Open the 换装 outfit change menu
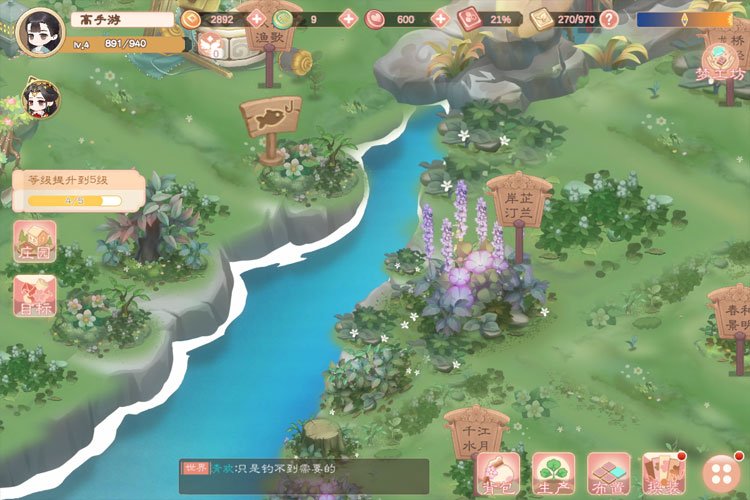 coord(663,473)
